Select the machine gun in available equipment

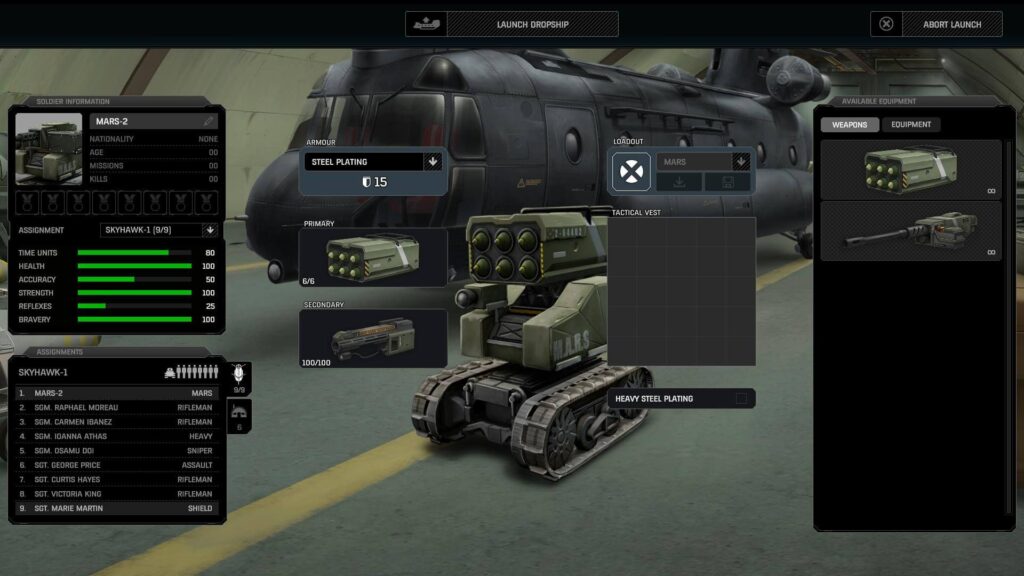910,231
